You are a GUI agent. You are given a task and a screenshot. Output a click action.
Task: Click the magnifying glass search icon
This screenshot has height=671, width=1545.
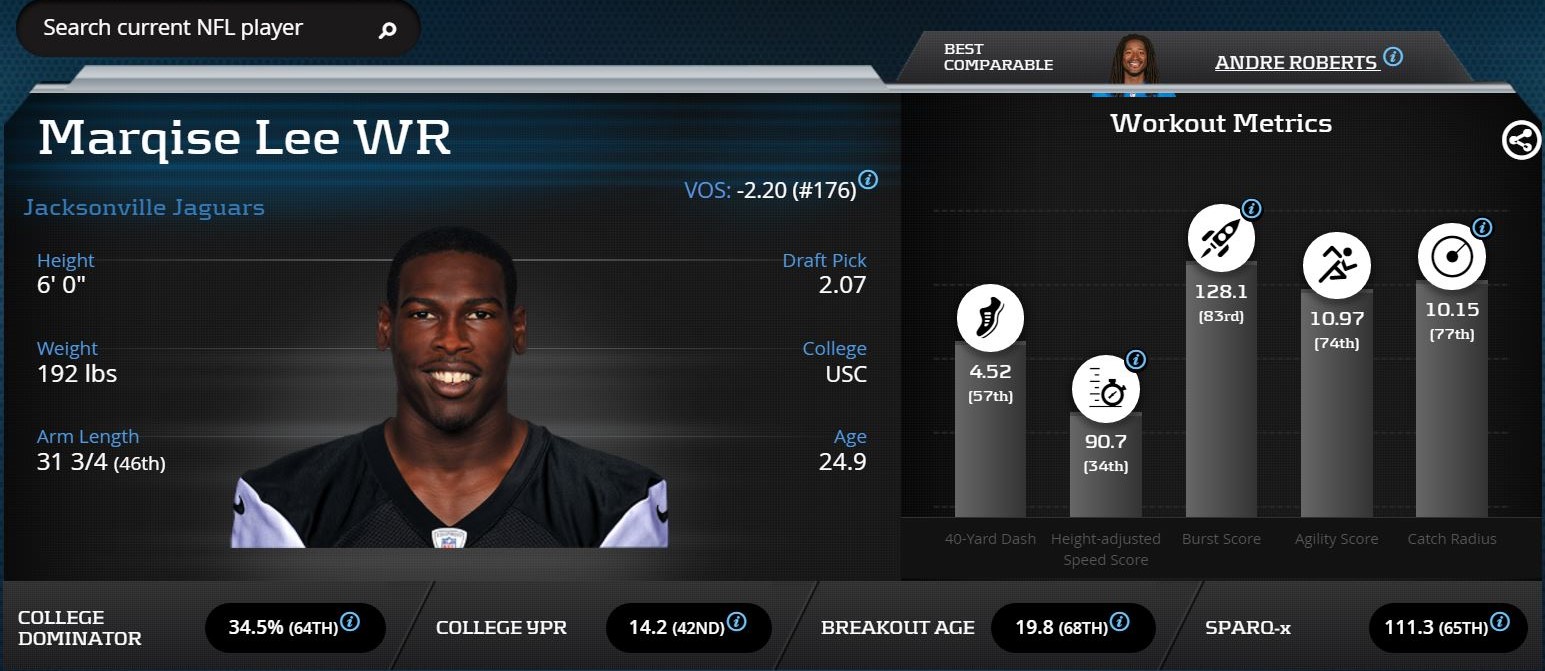pos(387,30)
